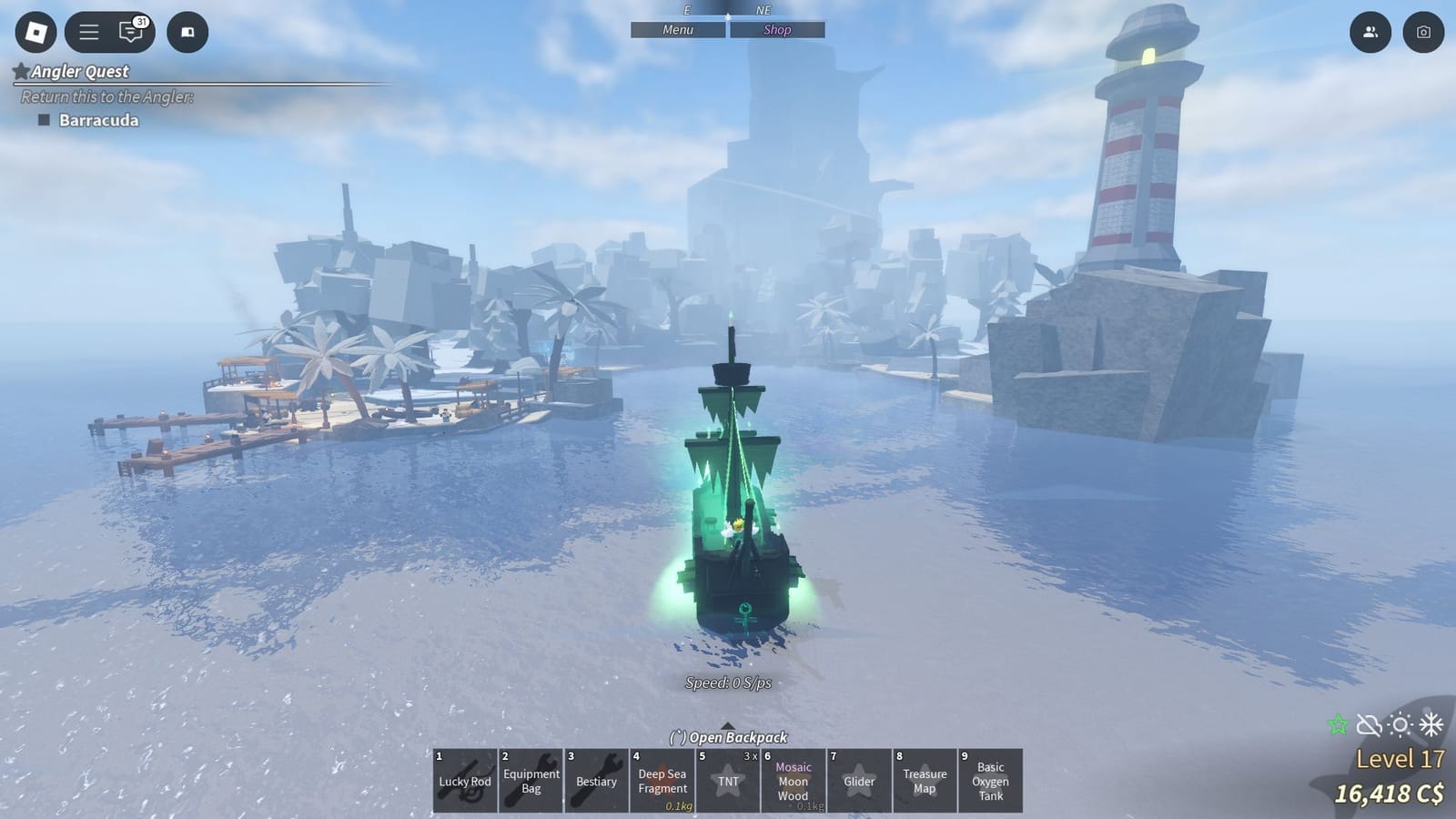Open the Roblox chat with 31 notifications
Viewport: 1456px width, 819px height.
click(130, 32)
